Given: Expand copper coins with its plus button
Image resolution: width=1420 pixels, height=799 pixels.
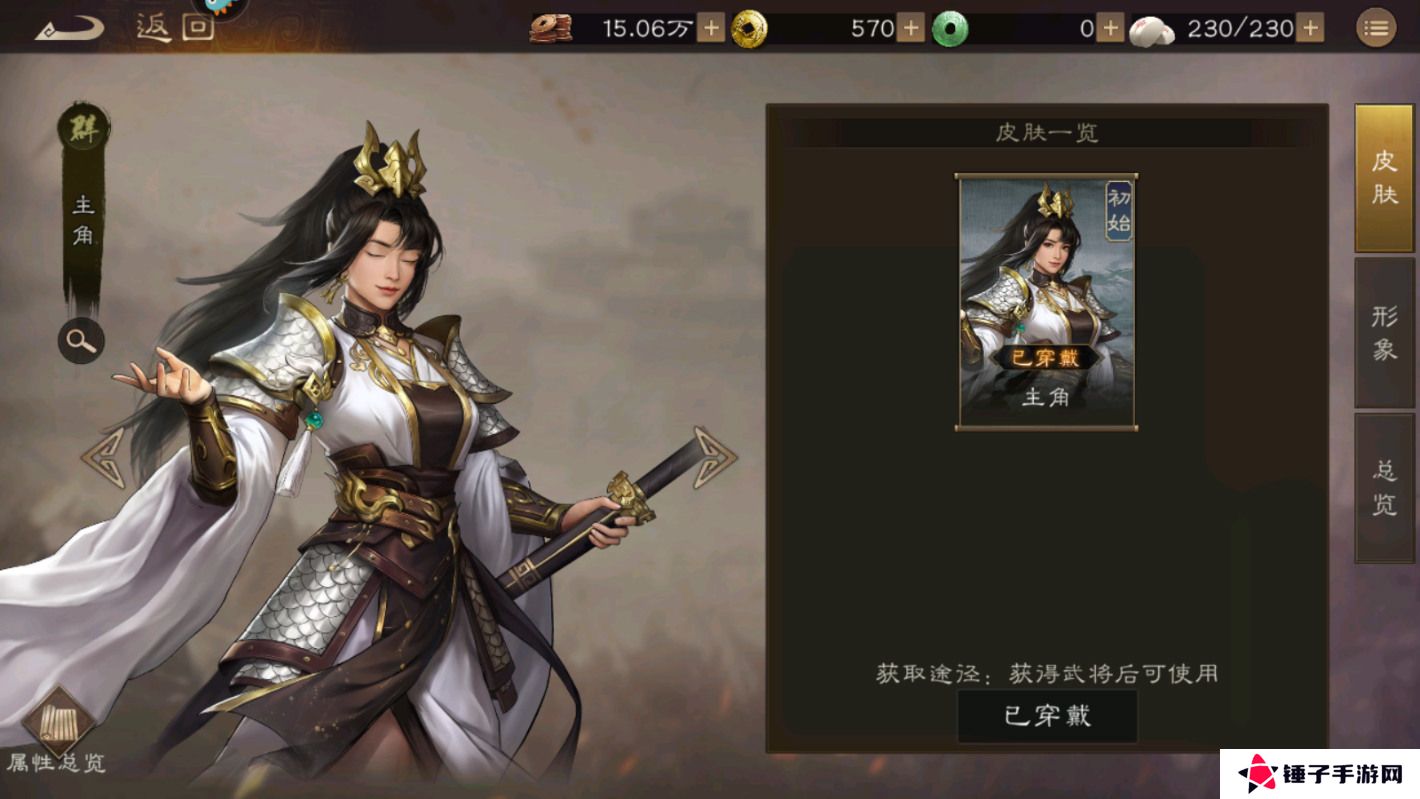Looking at the screenshot, I should coord(709,29).
